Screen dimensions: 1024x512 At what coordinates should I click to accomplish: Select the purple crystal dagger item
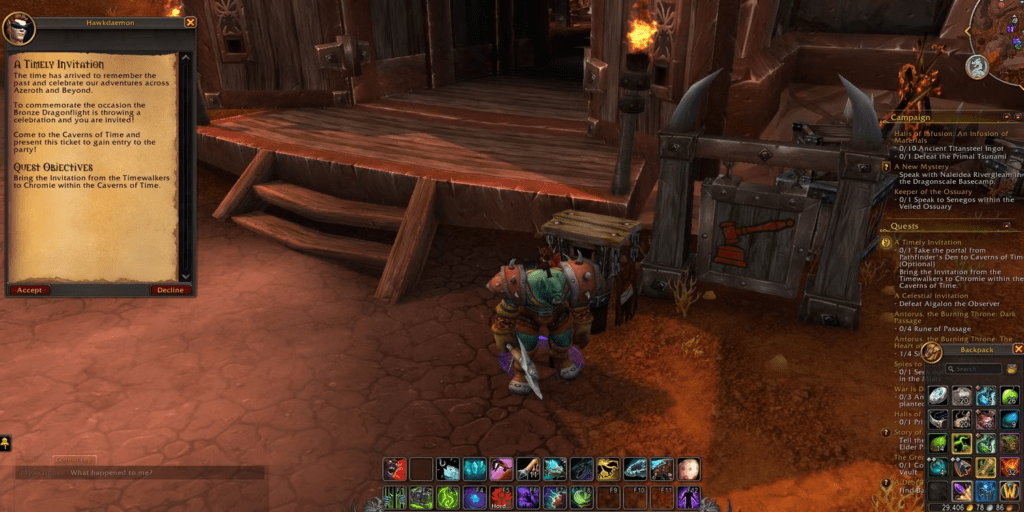click(x=961, y=491)
